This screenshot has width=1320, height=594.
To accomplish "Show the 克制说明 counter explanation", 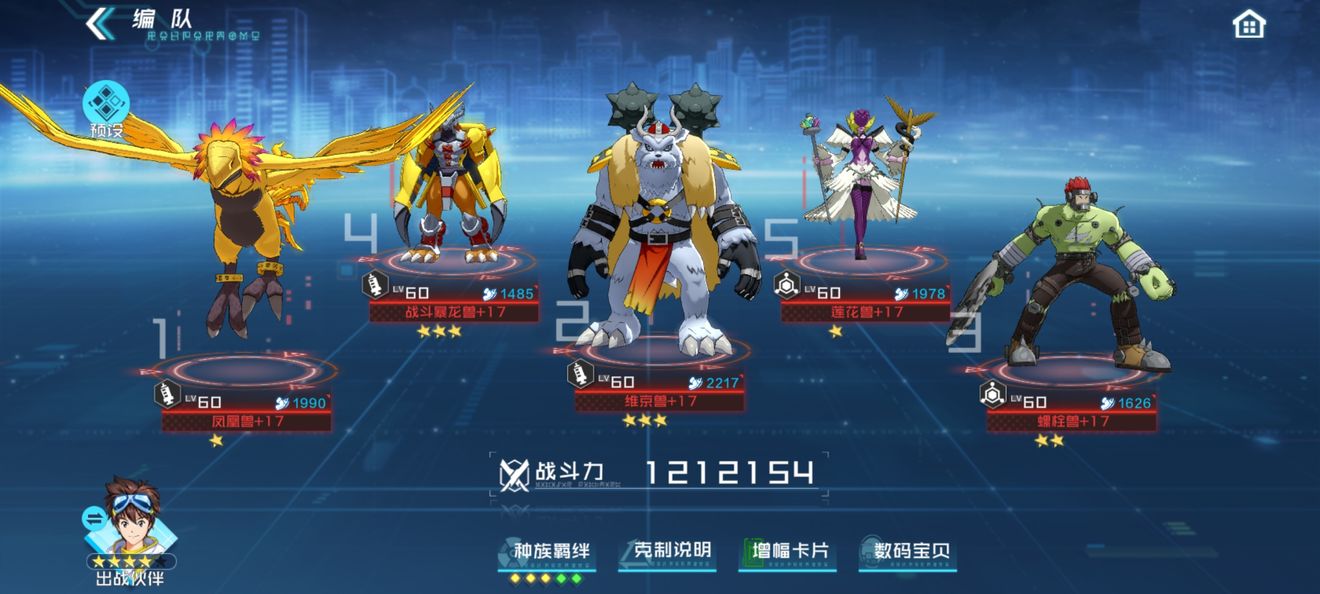I will tap(672, 552).
